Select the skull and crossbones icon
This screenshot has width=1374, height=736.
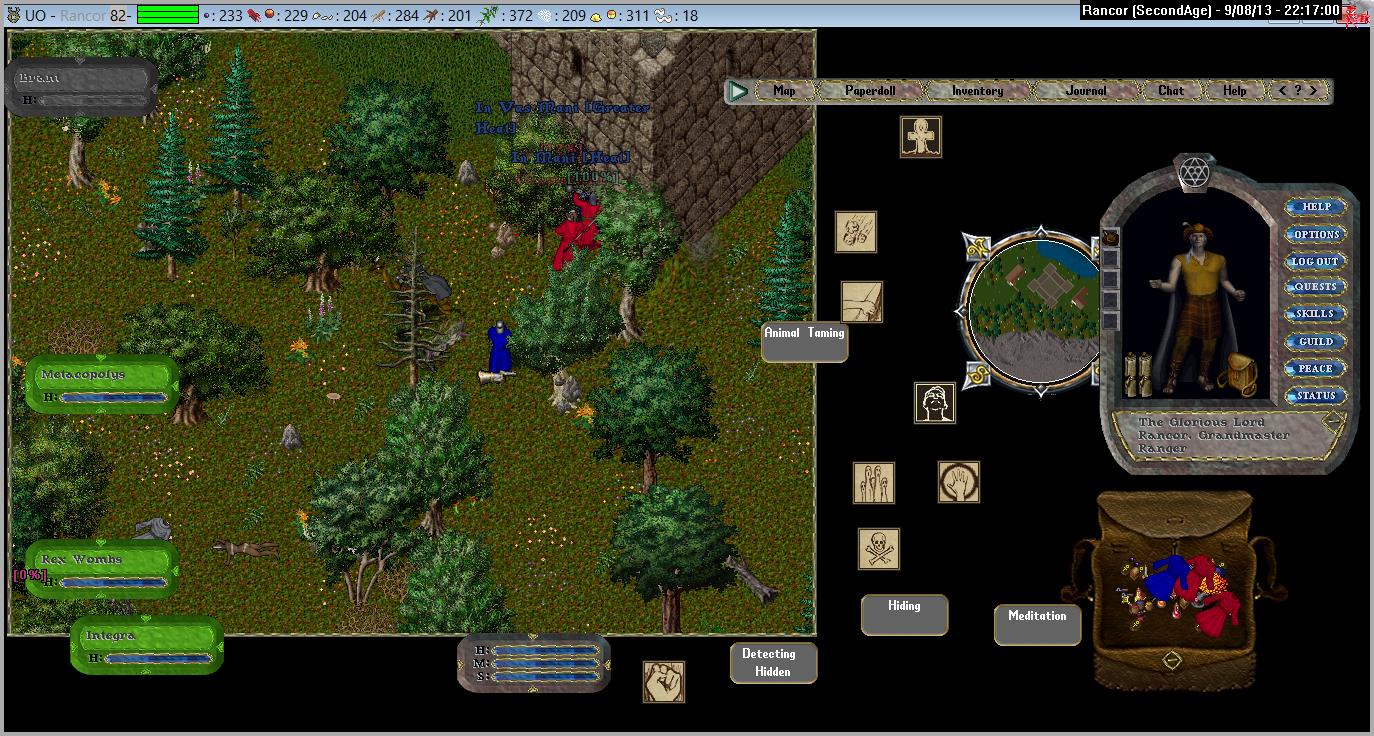point(879,549)
